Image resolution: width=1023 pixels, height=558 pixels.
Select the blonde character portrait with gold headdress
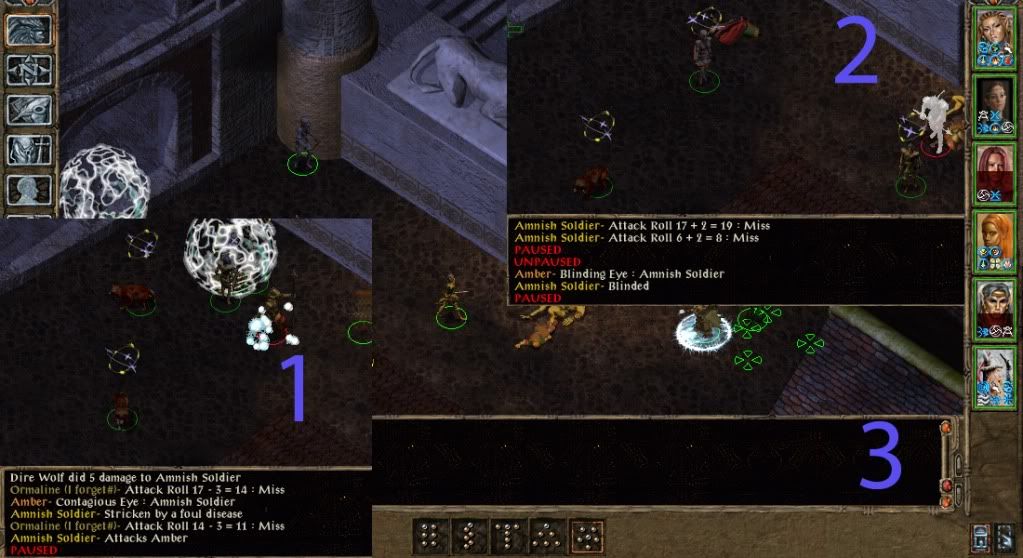pos(995,39)
